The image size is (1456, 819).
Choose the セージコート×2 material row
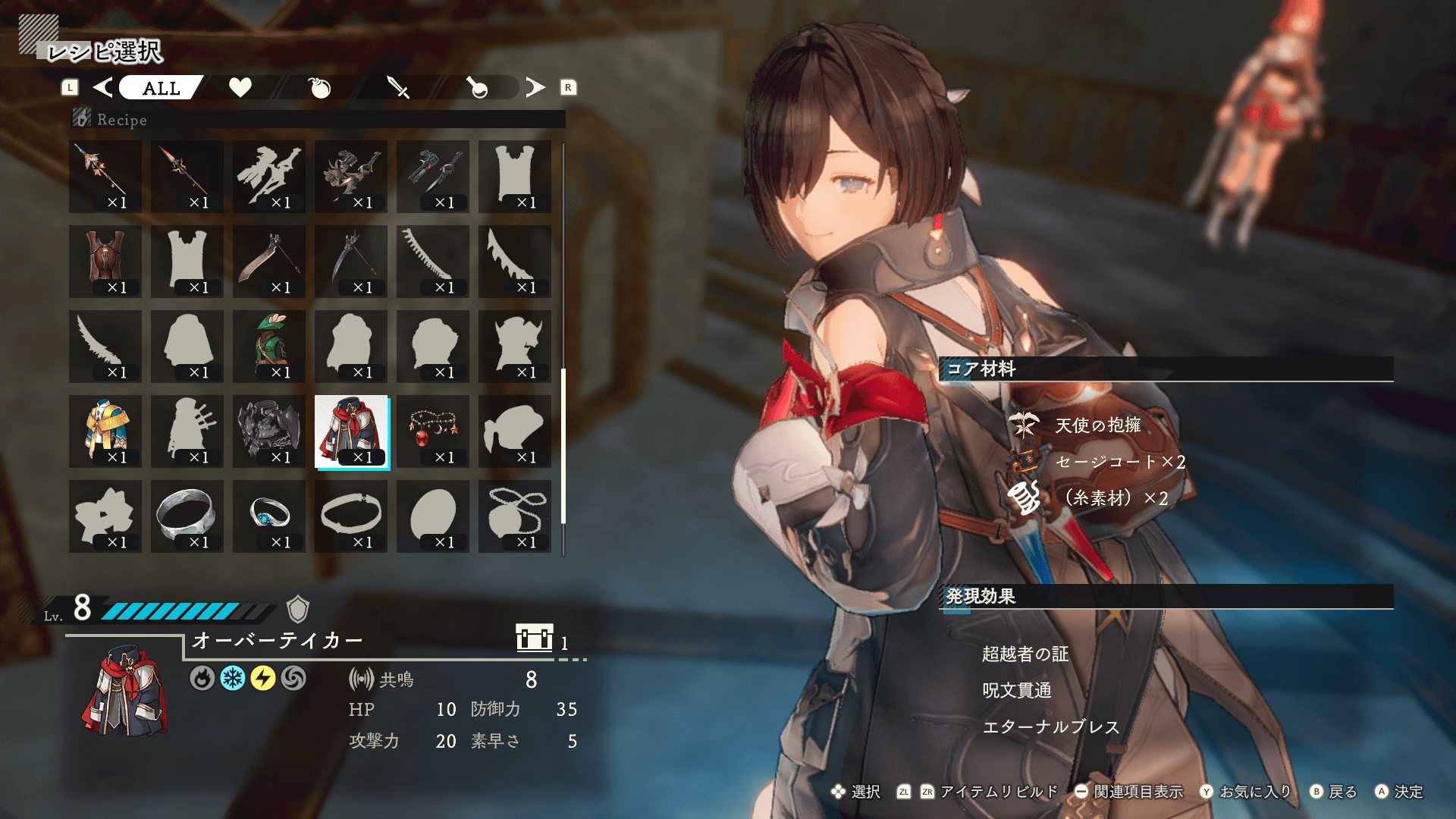click(1119, 462)
